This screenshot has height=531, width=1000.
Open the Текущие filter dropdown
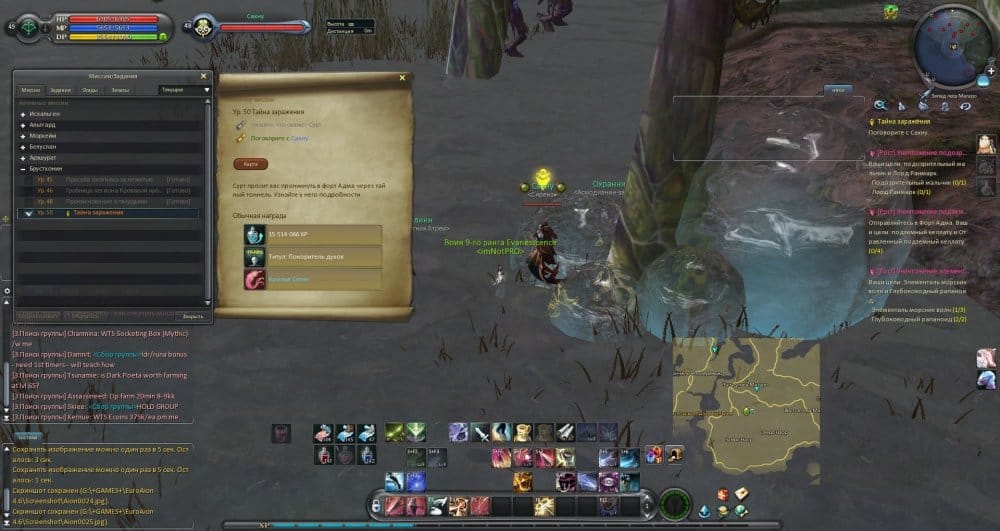tap(185, 90)
